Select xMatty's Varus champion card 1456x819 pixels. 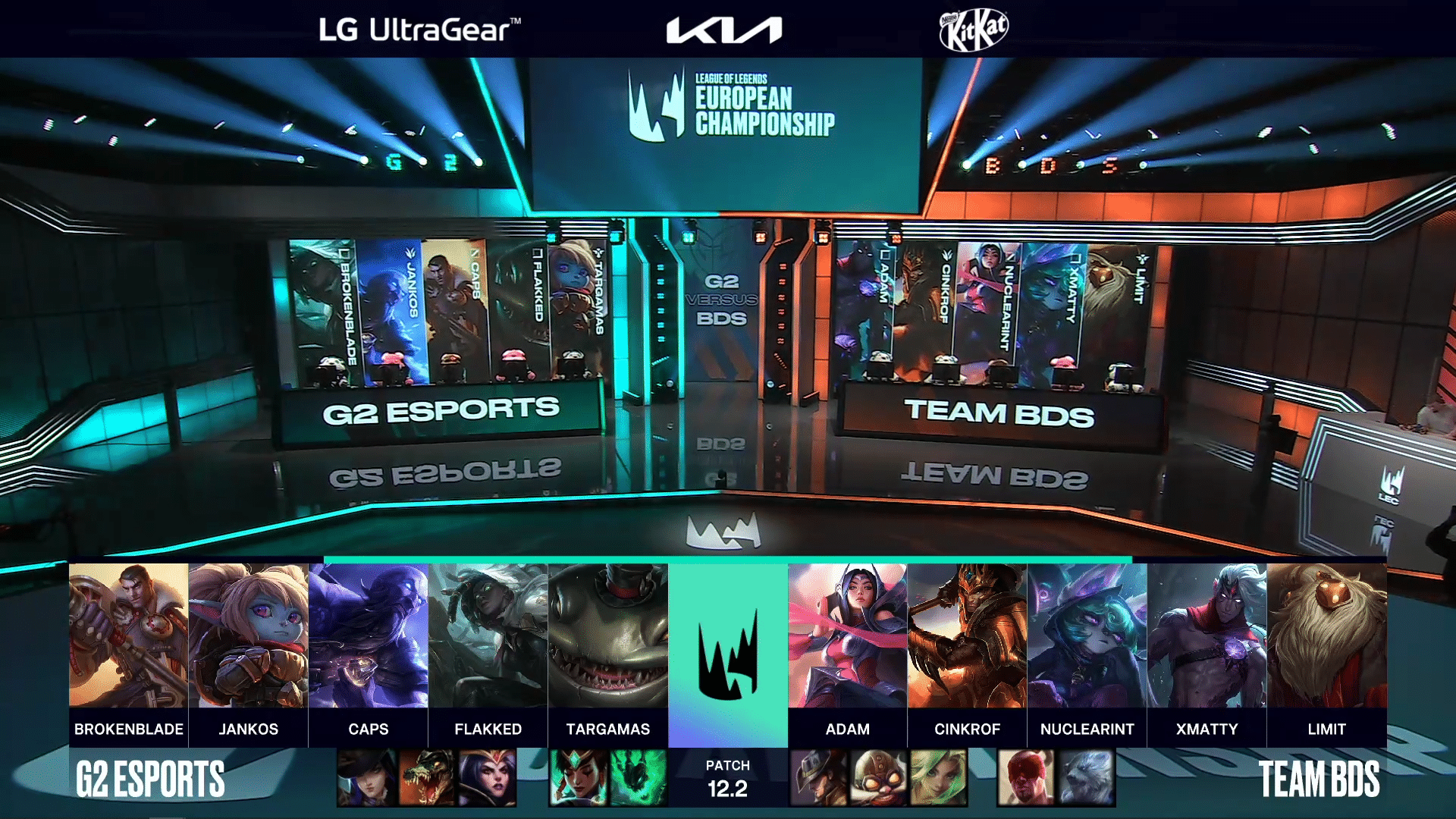tap(1207, 635)
